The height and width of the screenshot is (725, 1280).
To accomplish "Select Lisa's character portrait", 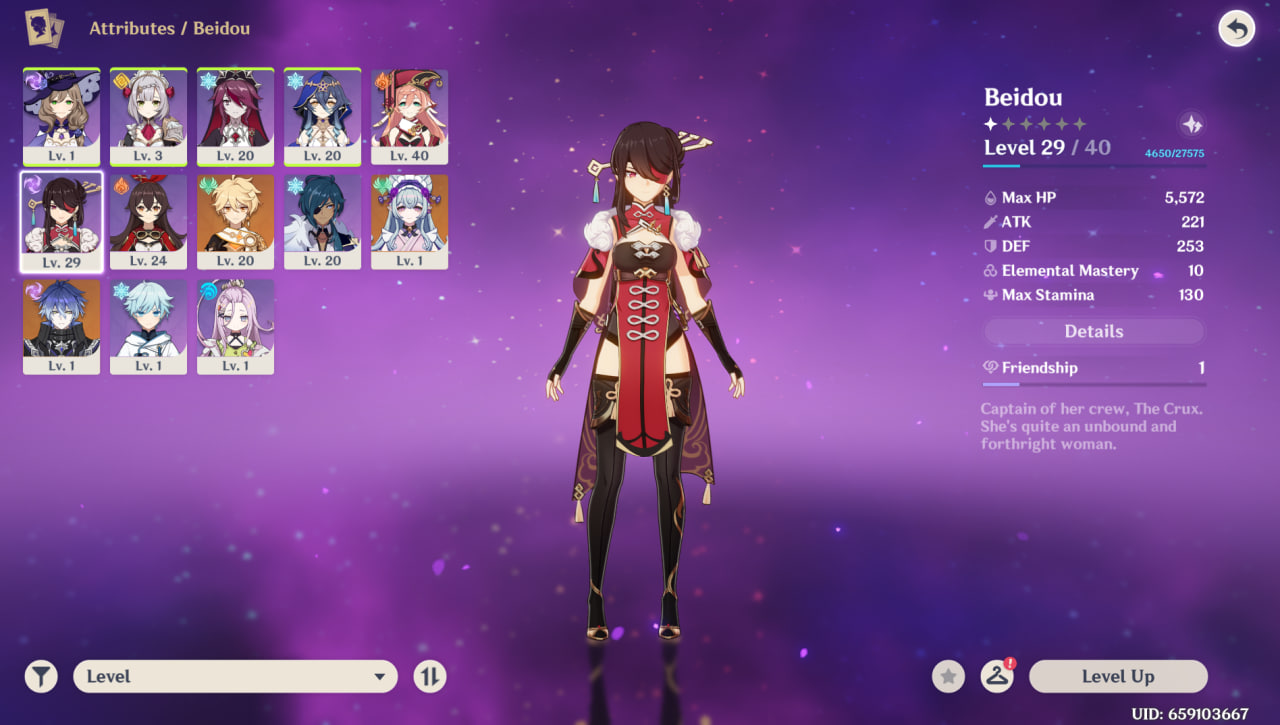I will coord(61,116).
